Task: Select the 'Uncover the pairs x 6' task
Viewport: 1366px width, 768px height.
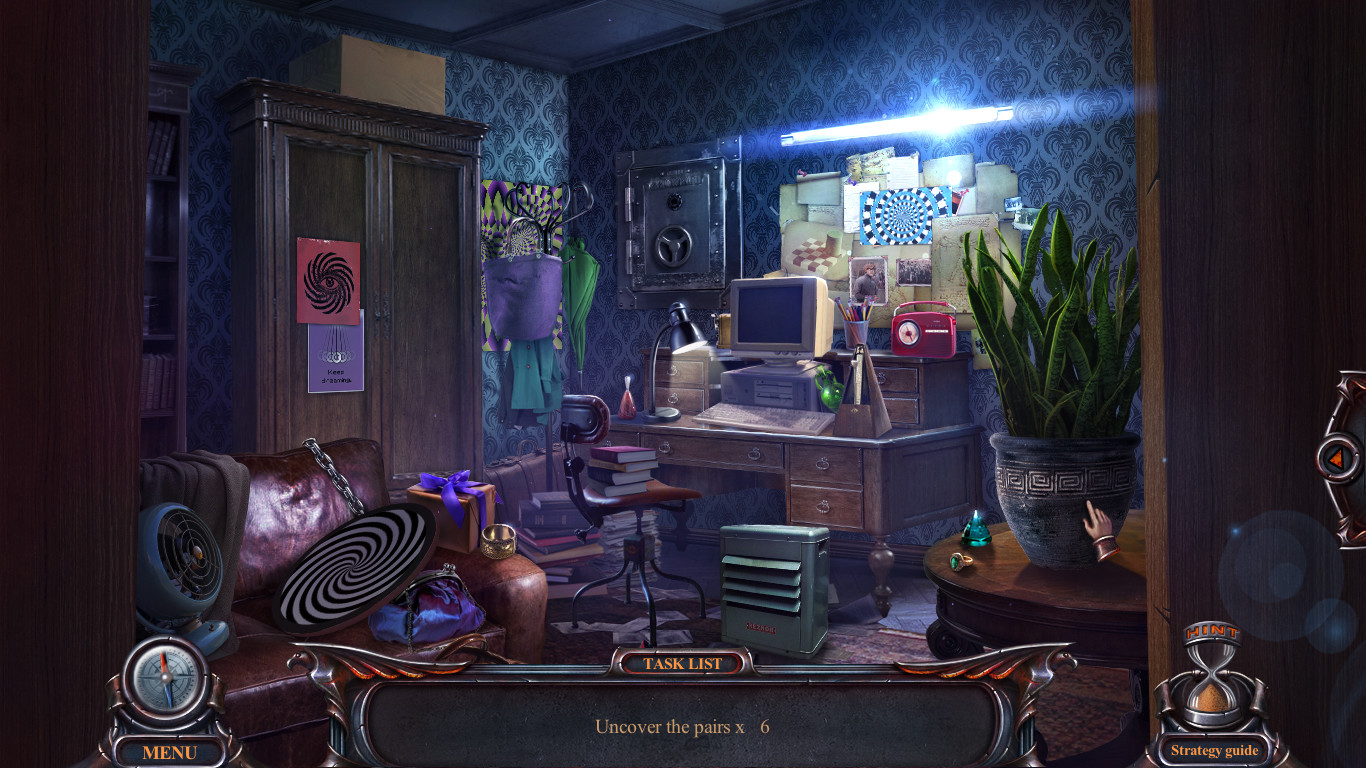Action: [683, 727]
